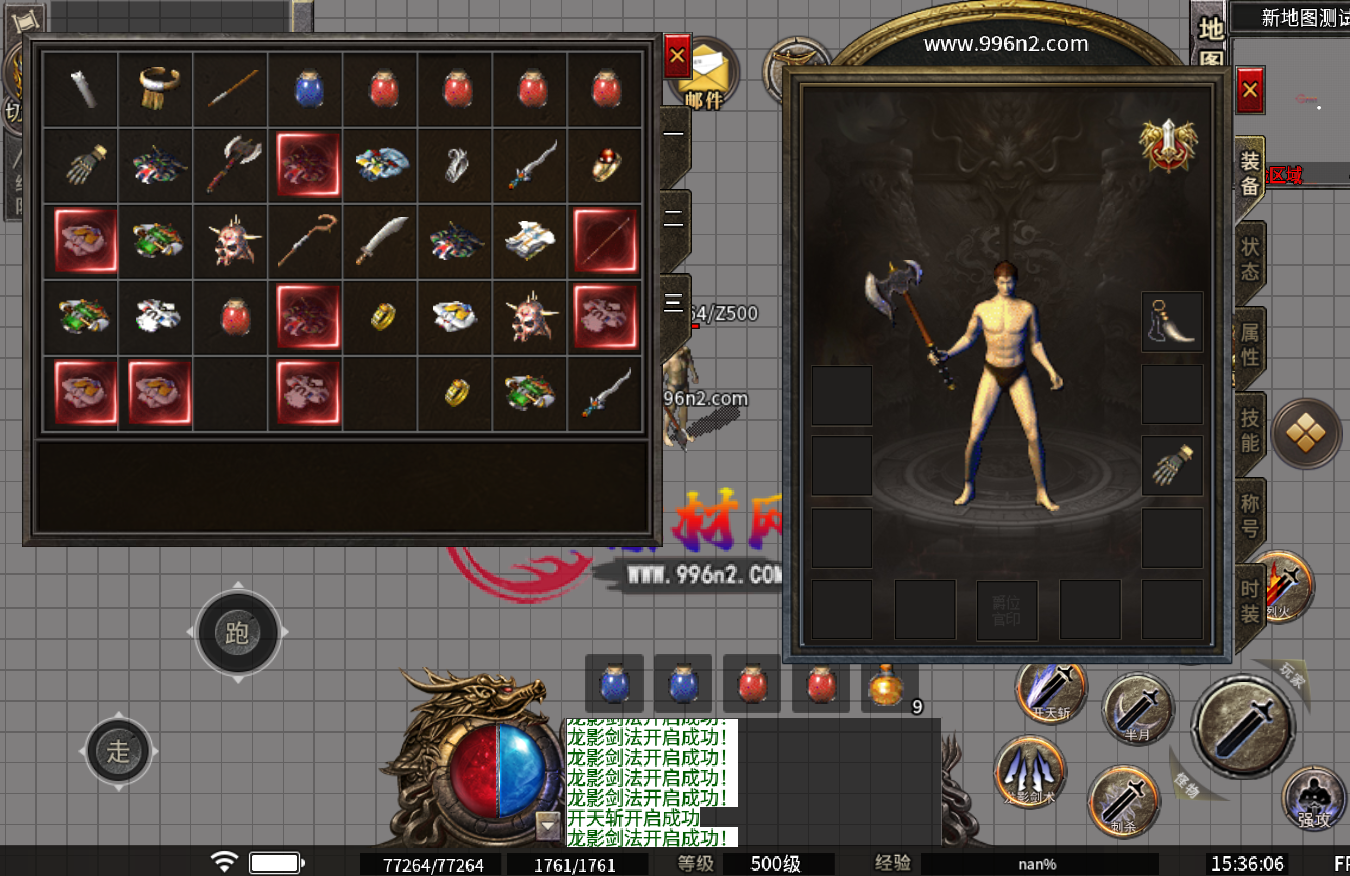1350x876 pixels.
Task: Select the blue potion in the bag
Action: (x=306, y=90)
